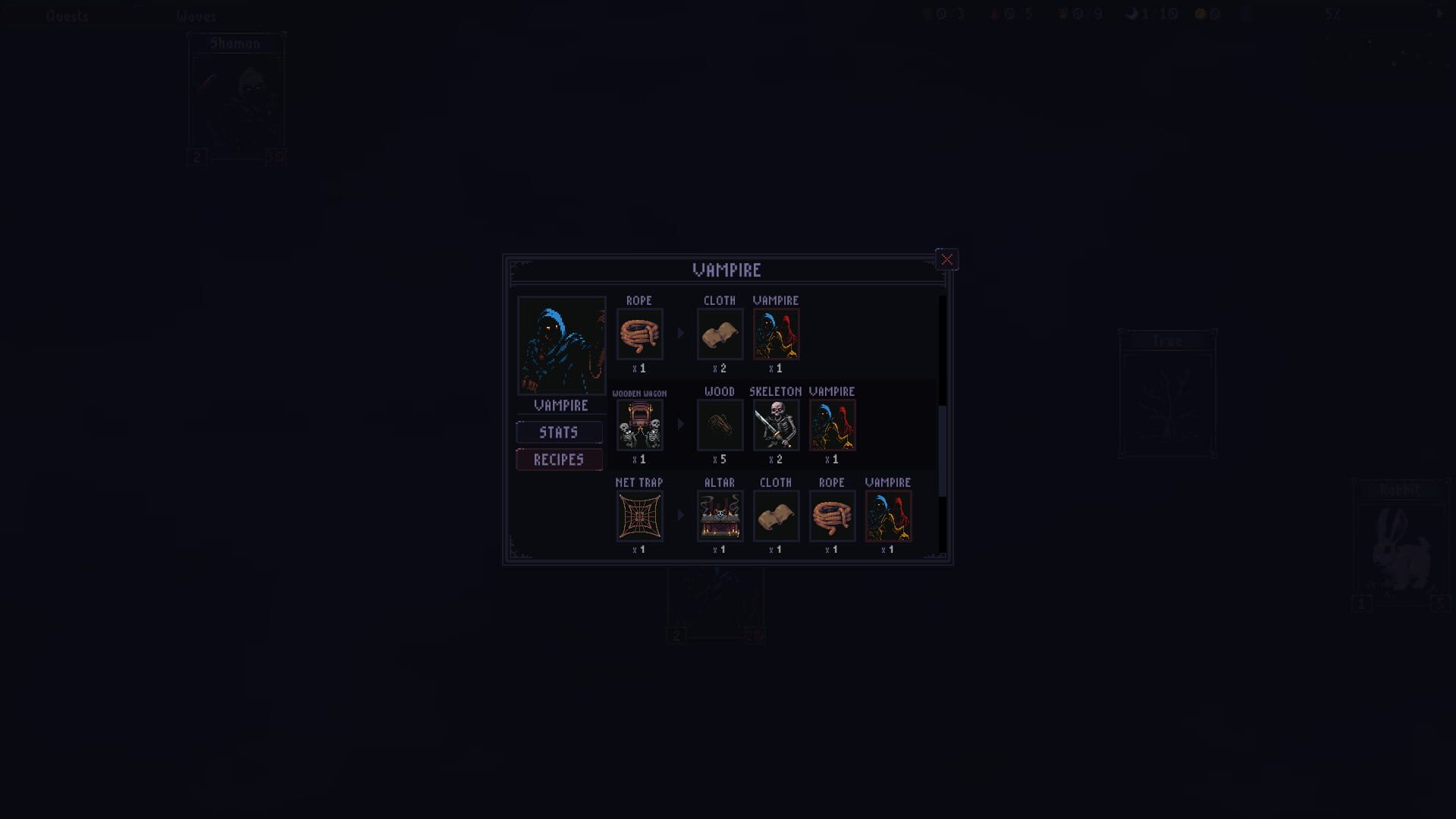
Task: Open the RECIPES tab
Action: pos(559,460)
